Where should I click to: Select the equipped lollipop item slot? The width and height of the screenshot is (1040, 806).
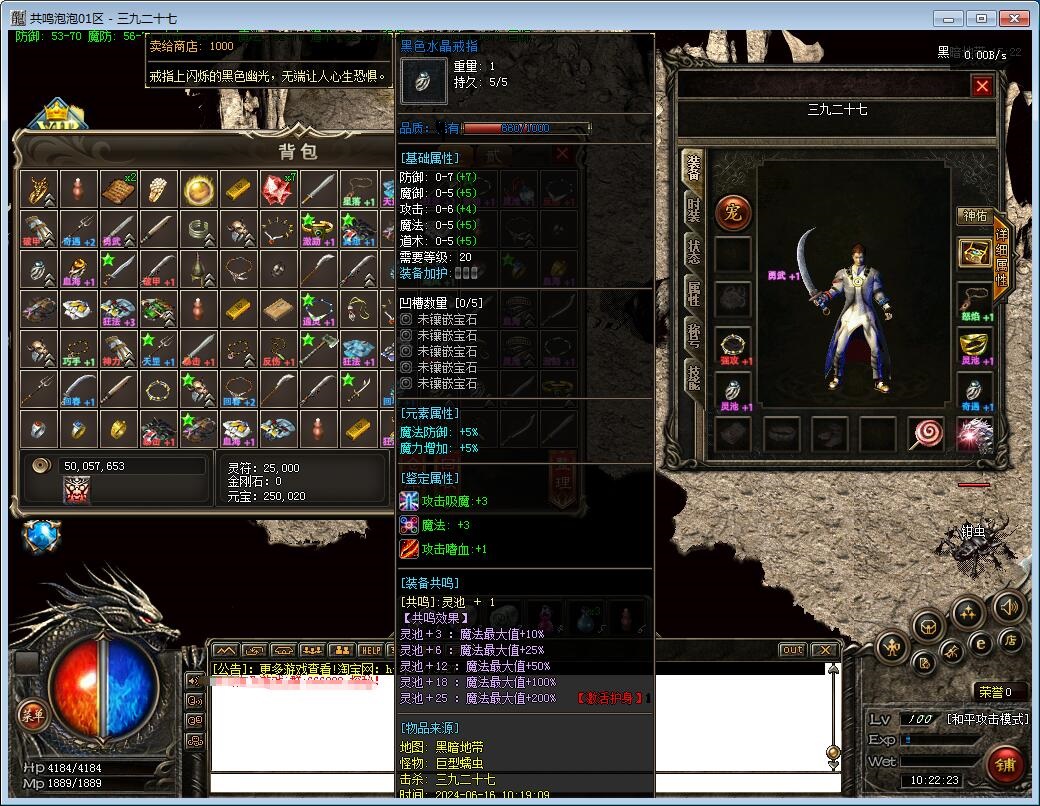pos(926,434)
